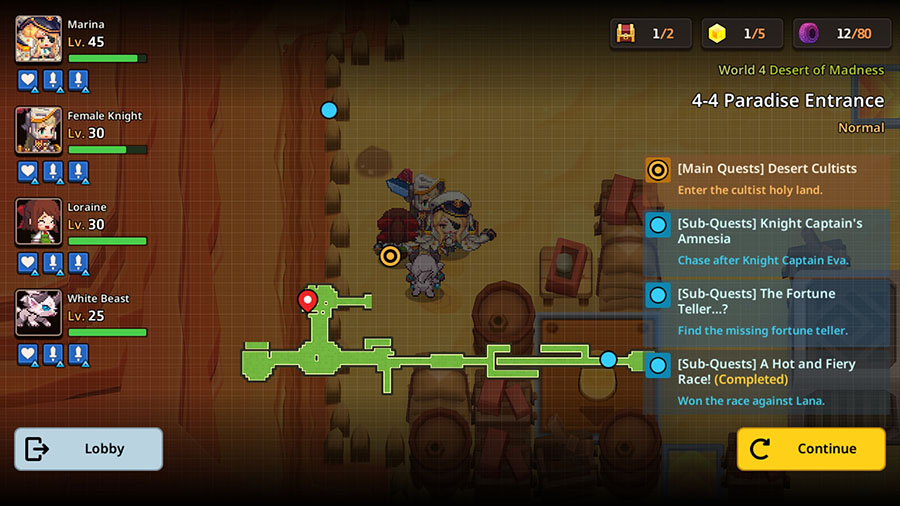900x506 pixels.
Task: Tap the treasure chest counter icon
Action: coord(627,34)
